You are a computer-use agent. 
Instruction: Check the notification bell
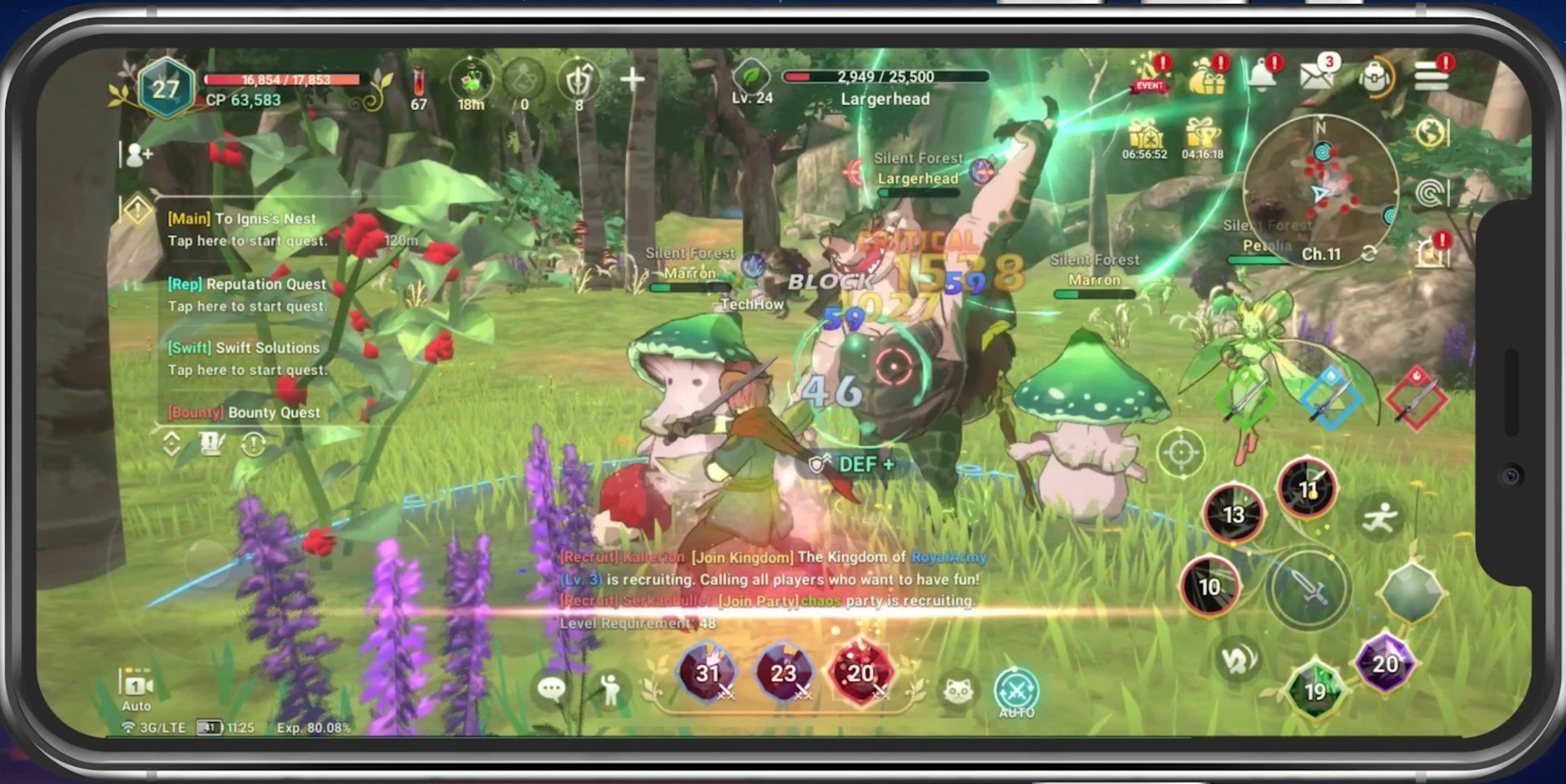coord(1262,77)
